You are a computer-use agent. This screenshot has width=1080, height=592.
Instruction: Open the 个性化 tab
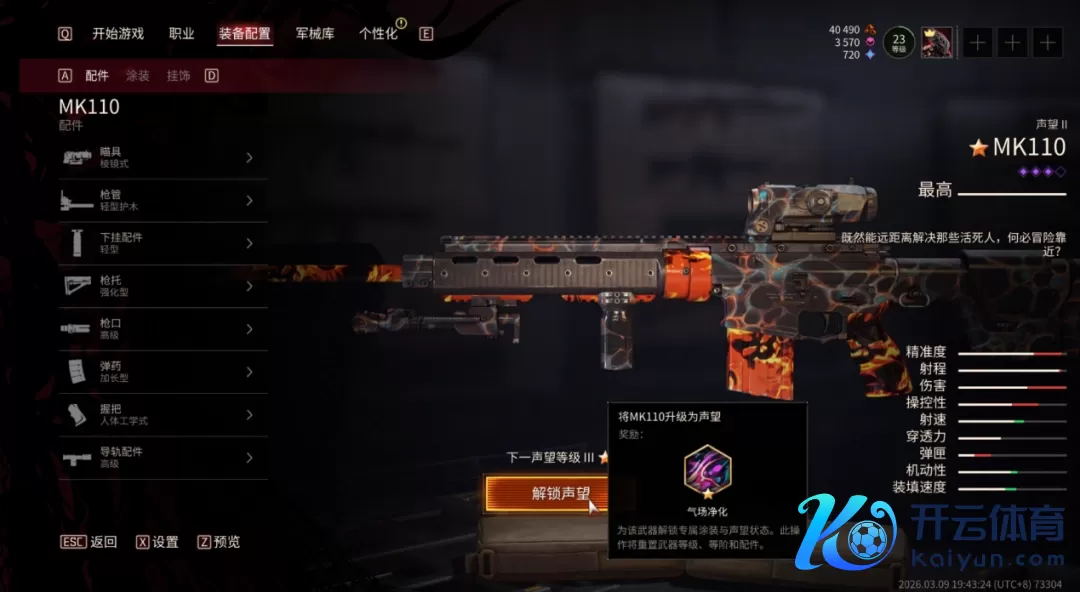pyautogui.click(x=378, y=34)
